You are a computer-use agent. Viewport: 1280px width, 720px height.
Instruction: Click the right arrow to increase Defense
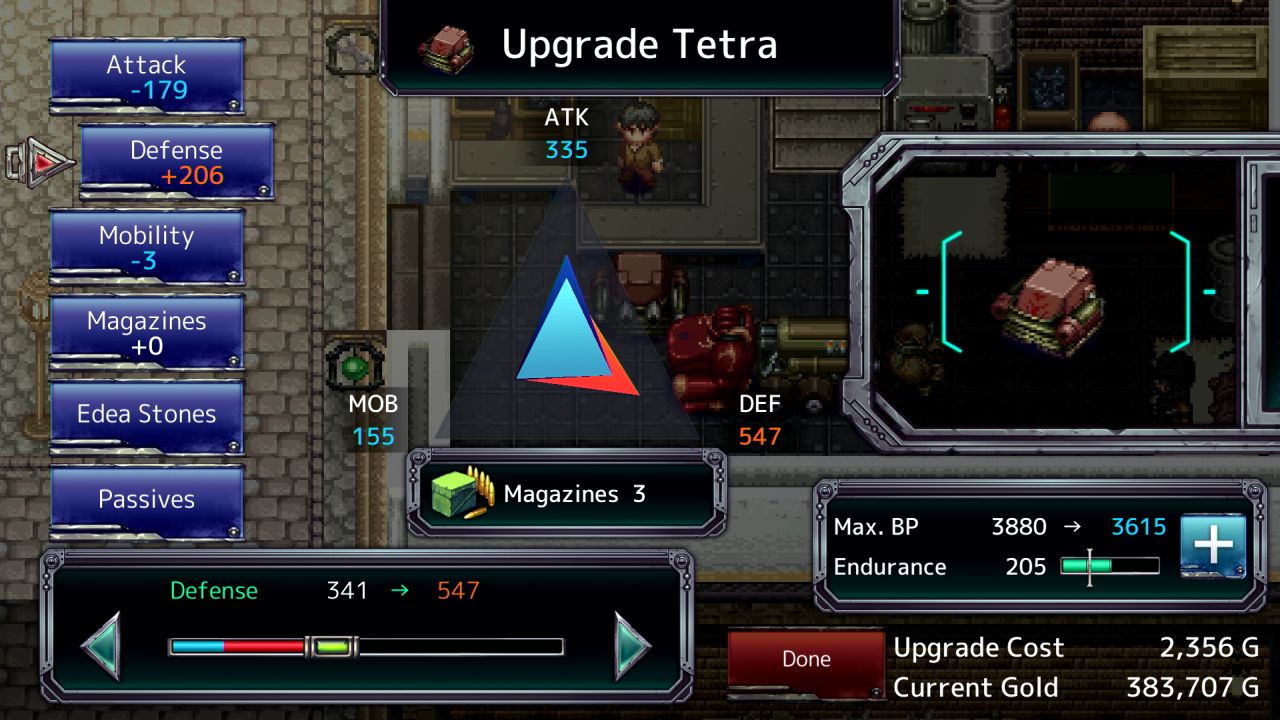click(626, 646)
